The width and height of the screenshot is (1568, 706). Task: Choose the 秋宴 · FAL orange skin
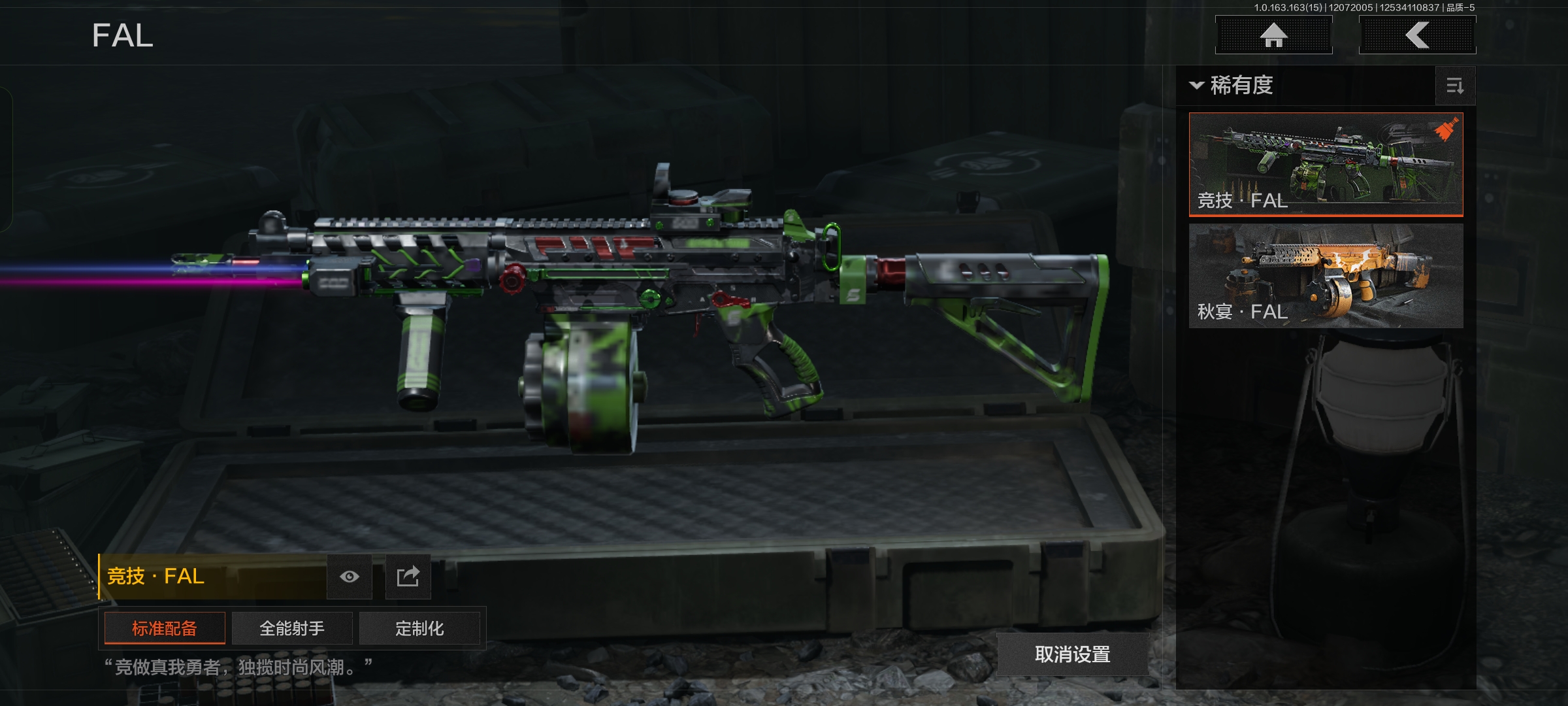pyautogui.click(x=1326, y=276)
